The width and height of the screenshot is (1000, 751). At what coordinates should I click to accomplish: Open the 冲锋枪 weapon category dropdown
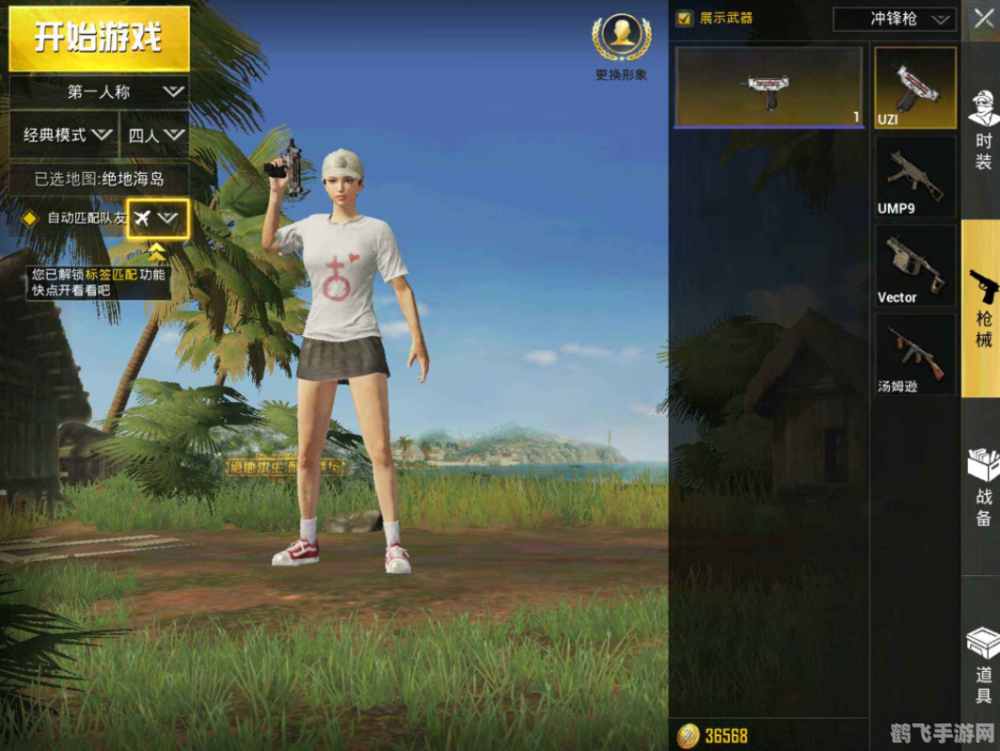click(x=895, y=19)
